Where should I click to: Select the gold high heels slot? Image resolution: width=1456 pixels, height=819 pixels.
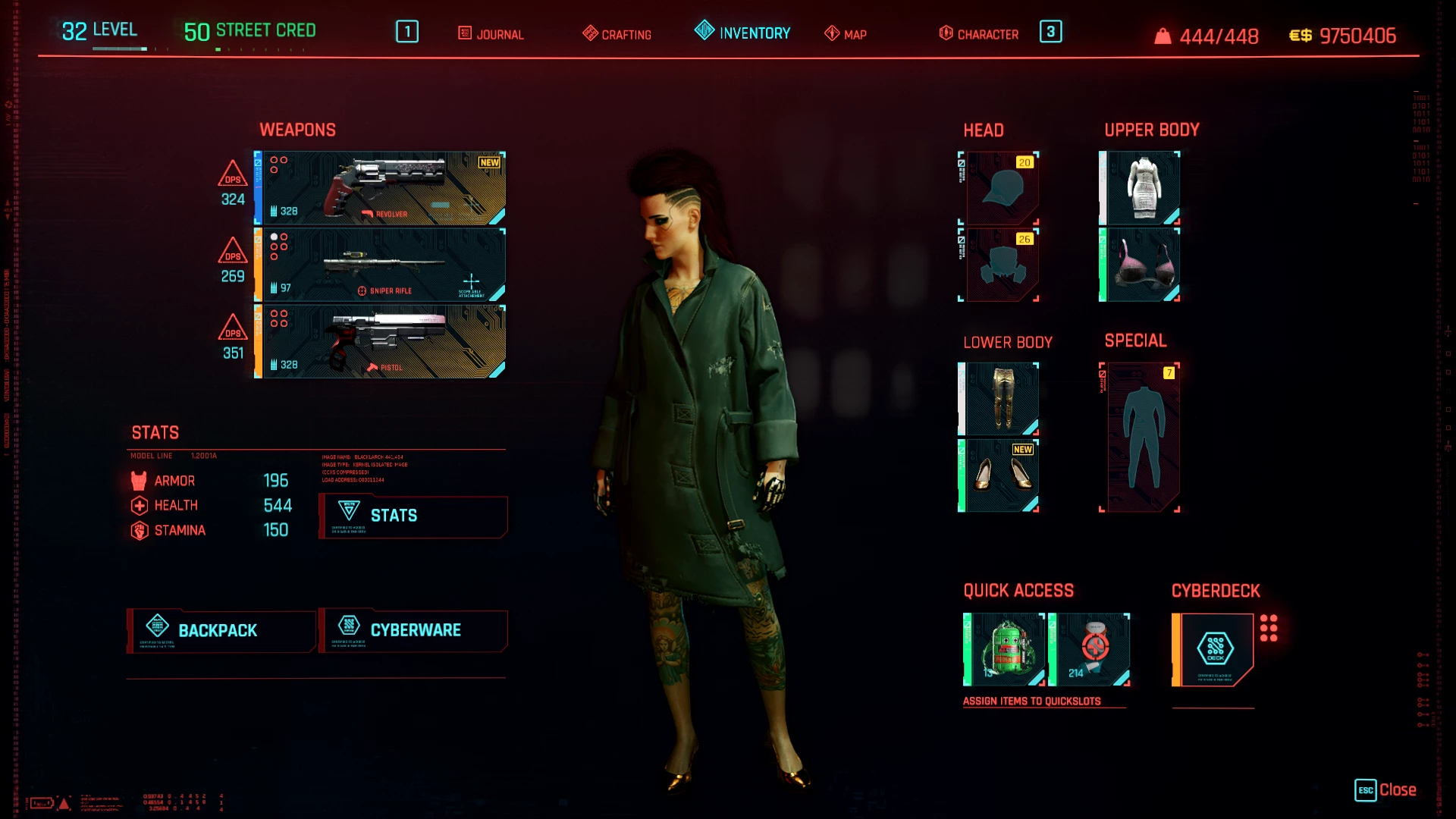[1000, 475]
